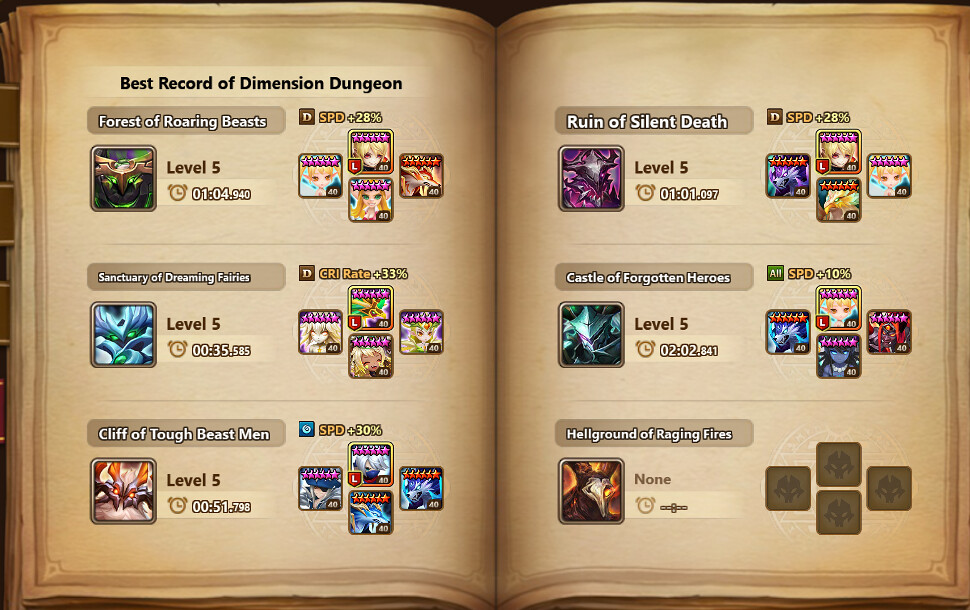Viewport: 970px width, 610px height.
Task: Click the Castle of Forgotten Heroes title banner
Action: (651, 278)
